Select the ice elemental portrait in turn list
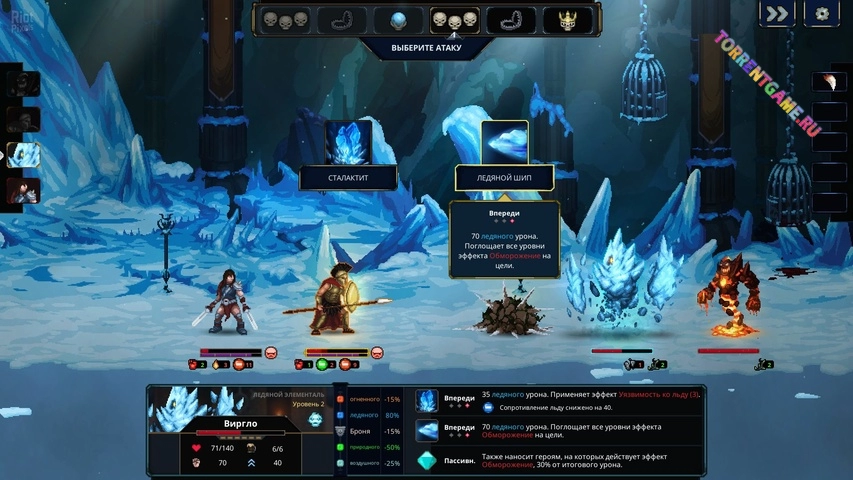This screenshot has height=480, width=853. pyautogui.click(x=23, y=154)
